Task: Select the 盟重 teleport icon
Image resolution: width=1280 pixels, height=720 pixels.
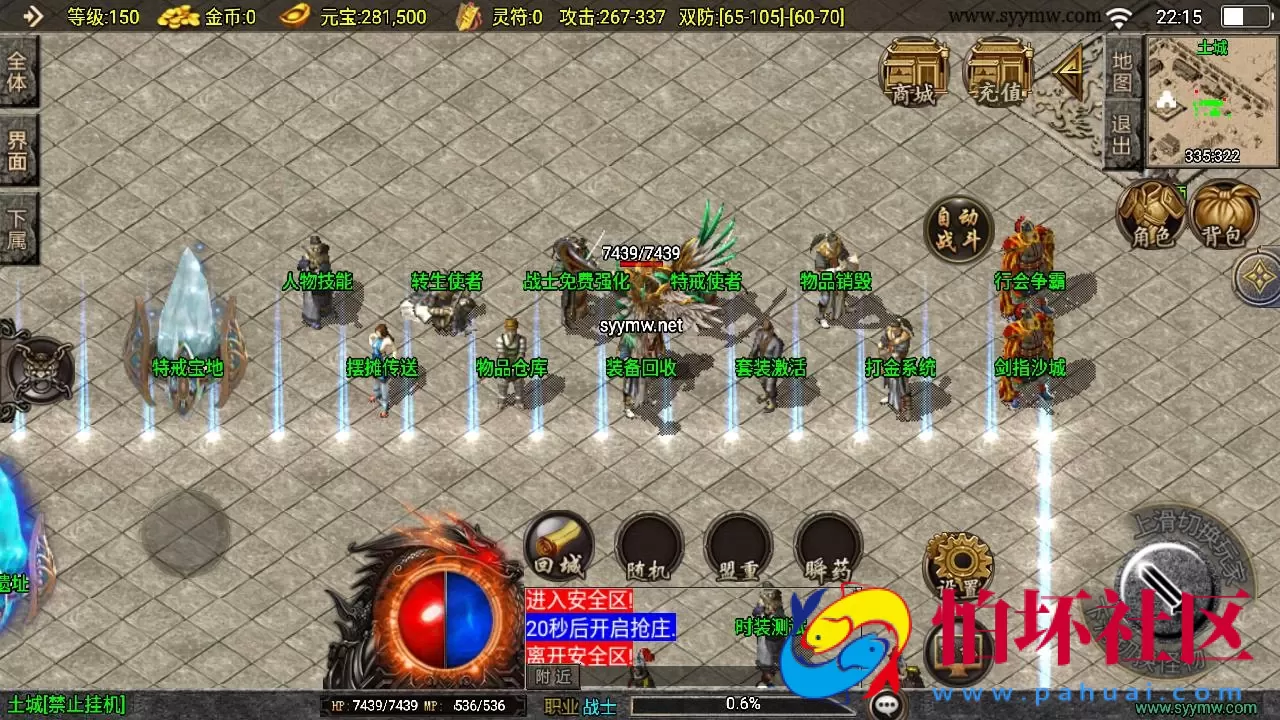Action: (x=737, y=545)
